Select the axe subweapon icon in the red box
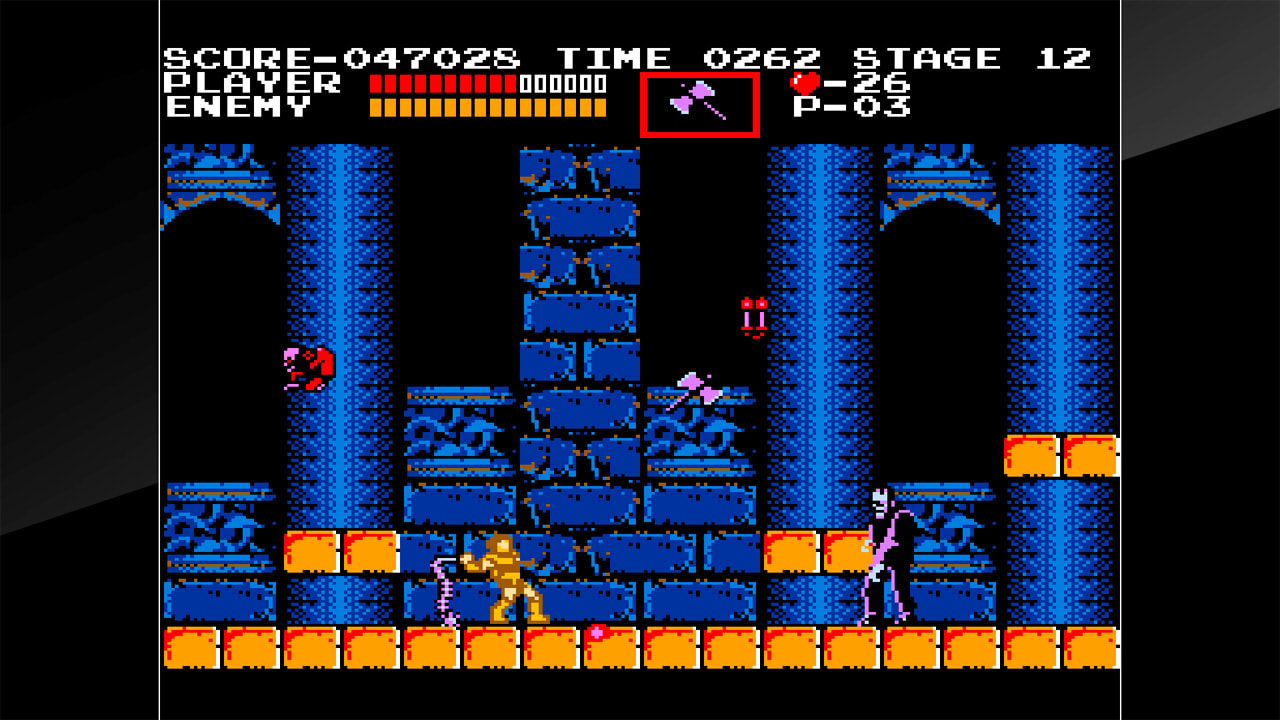Image resolution: width=1280 pixels, height=720 pixels. [698, 102]
